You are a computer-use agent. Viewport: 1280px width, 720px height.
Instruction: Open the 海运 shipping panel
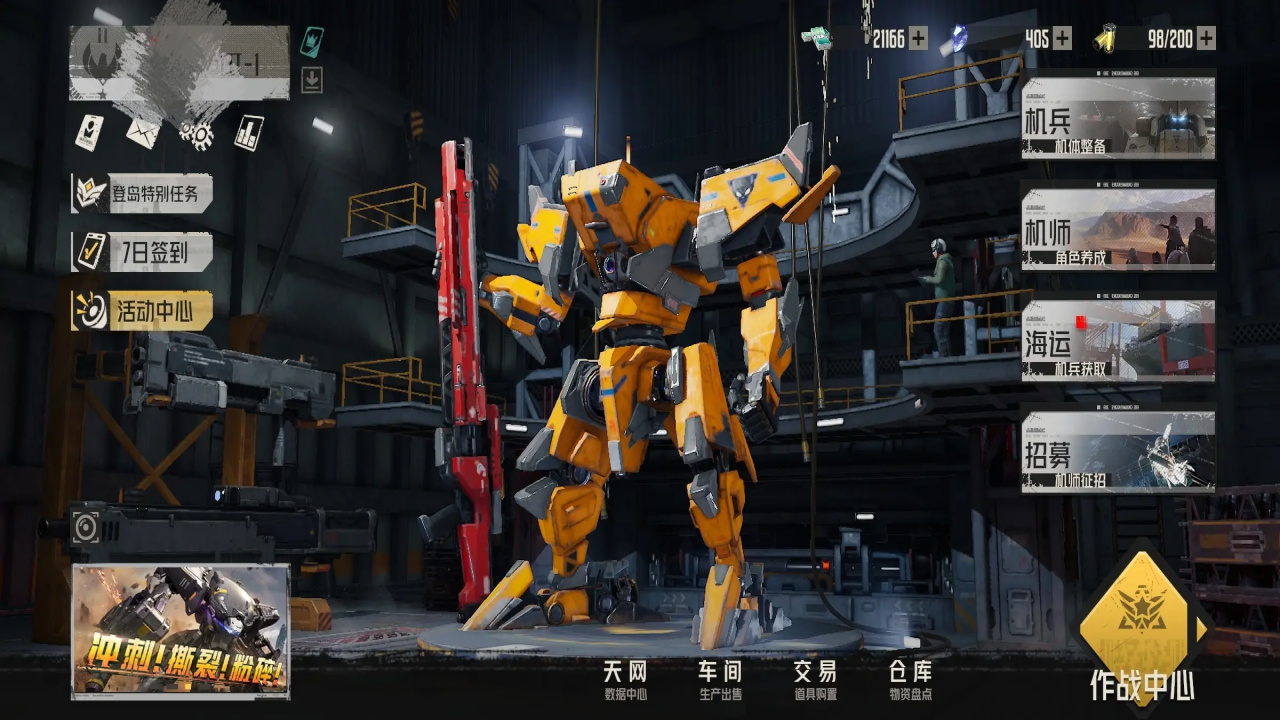coord(1118,340)
